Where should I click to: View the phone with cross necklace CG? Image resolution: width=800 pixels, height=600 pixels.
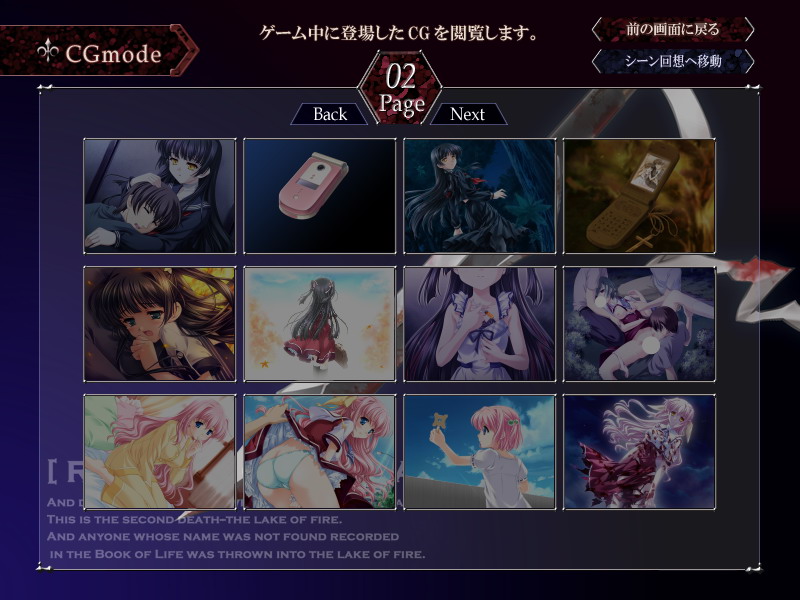pyautogui.click(x=640, y=196)
